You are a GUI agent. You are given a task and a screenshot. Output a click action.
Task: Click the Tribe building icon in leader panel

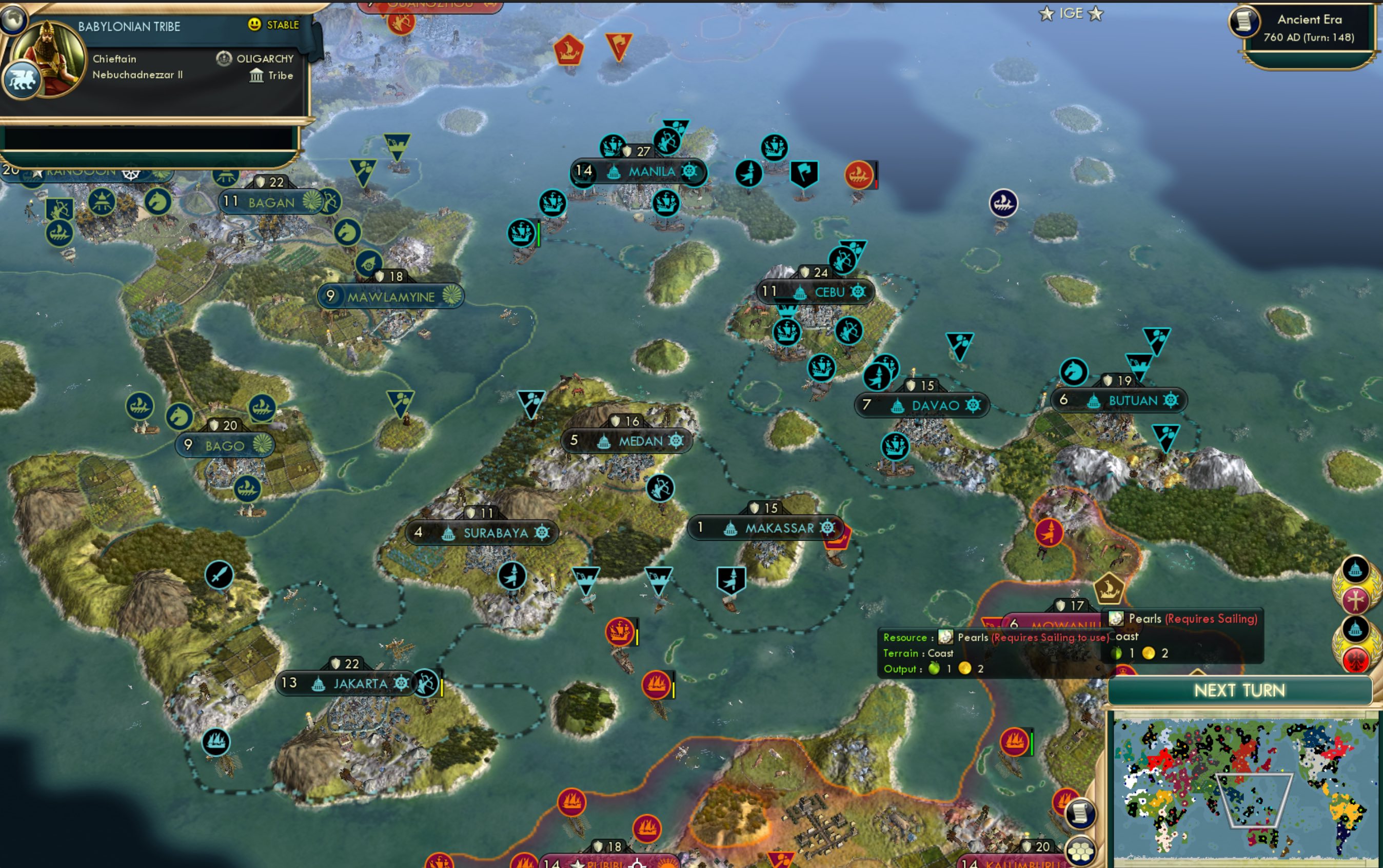[x=256, y=75]
